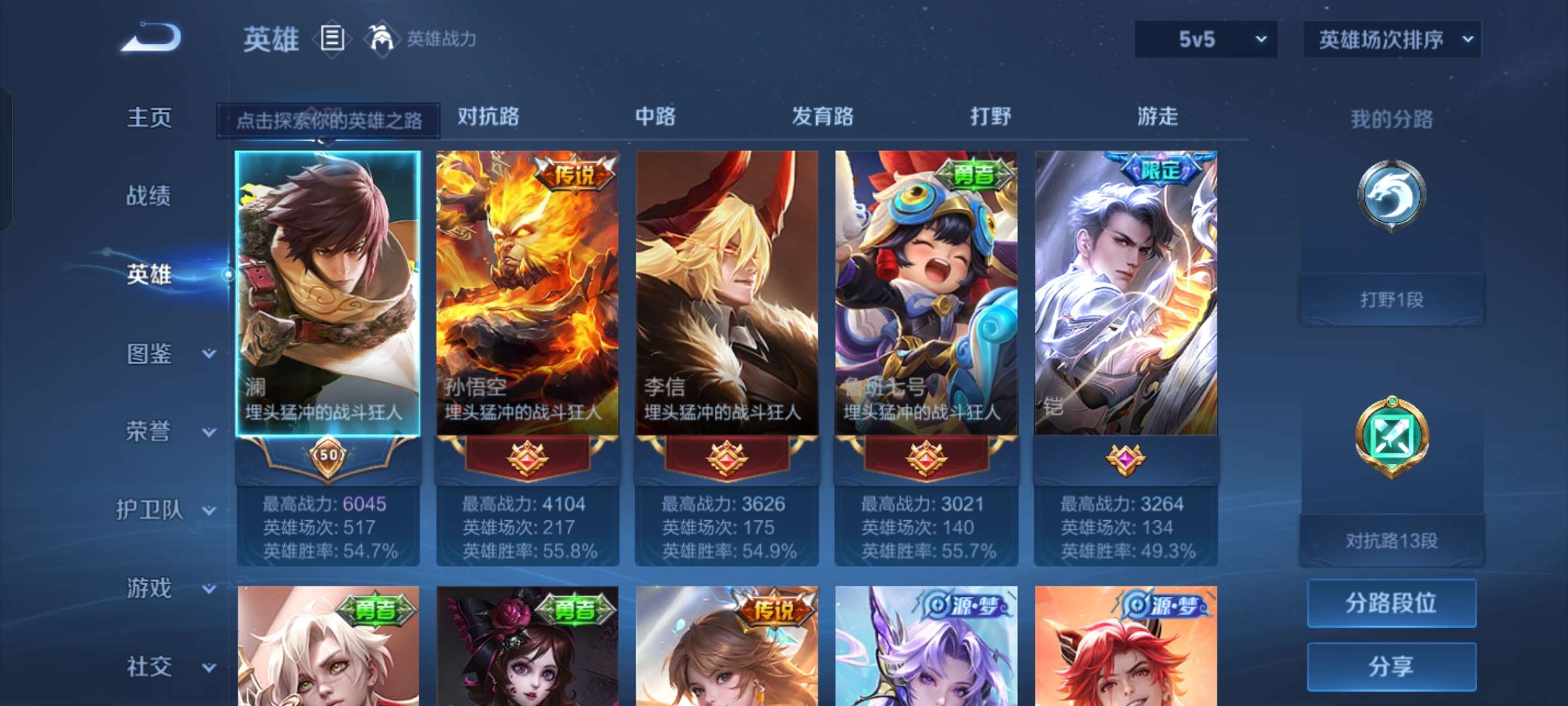Click the 分路段位 button
Viewport: 1568px width, 706px height.
(x=1391, y=602)
